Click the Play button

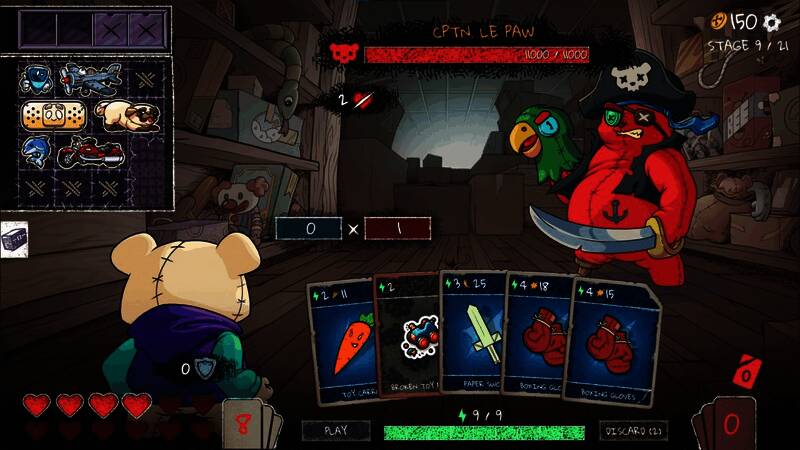337,431
